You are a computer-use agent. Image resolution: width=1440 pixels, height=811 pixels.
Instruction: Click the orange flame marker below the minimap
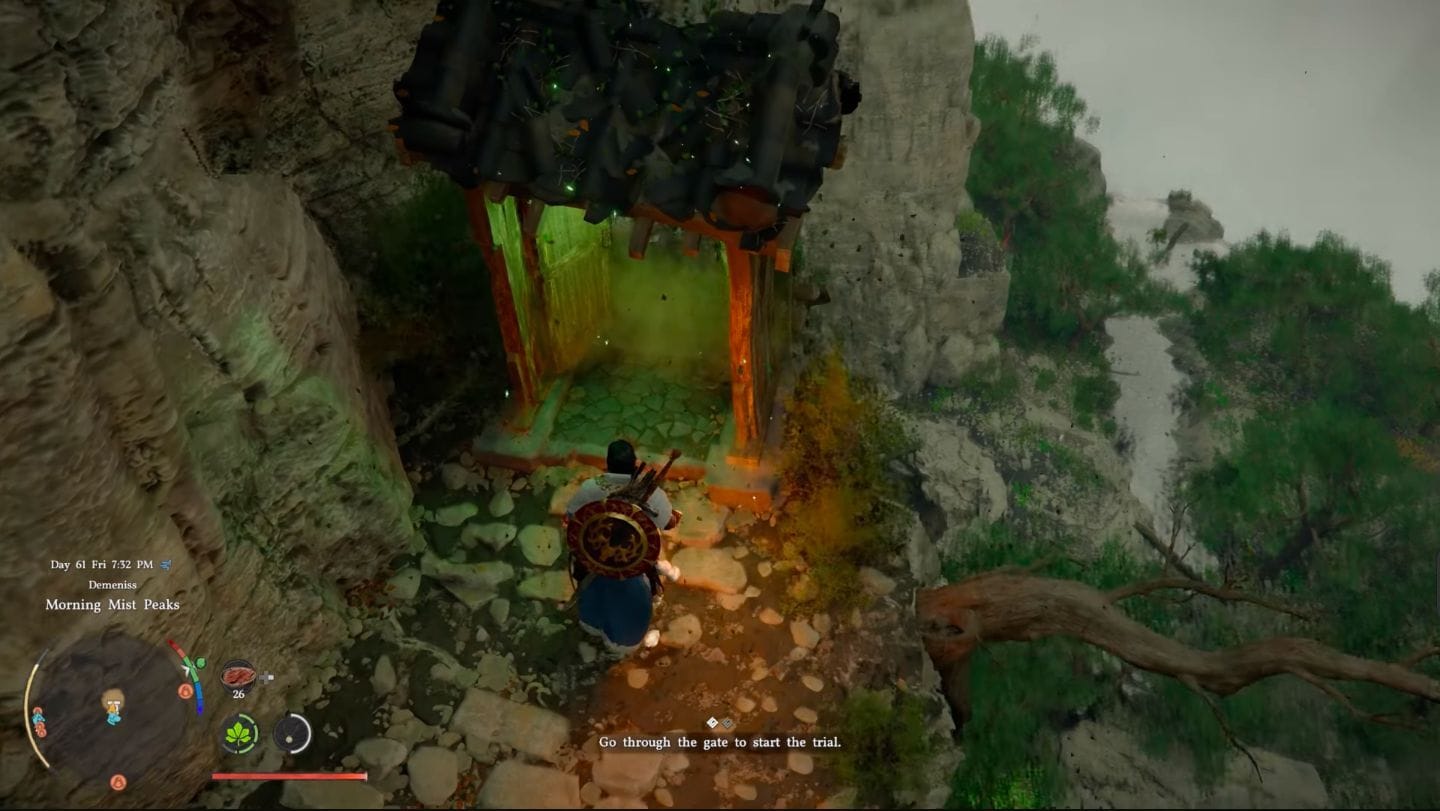pyautogui.click(x=117, y=781)
